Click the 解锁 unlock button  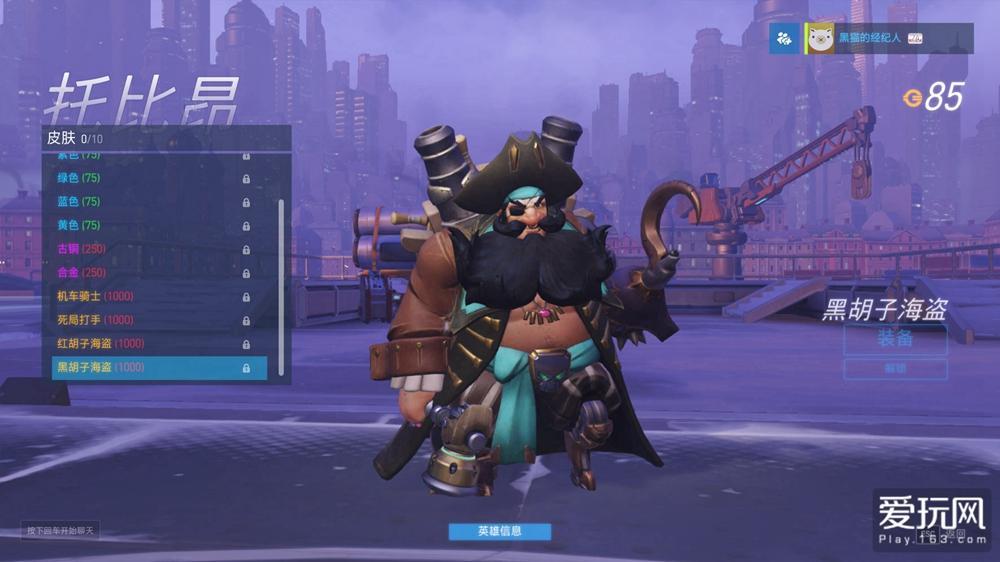point(895,369)
